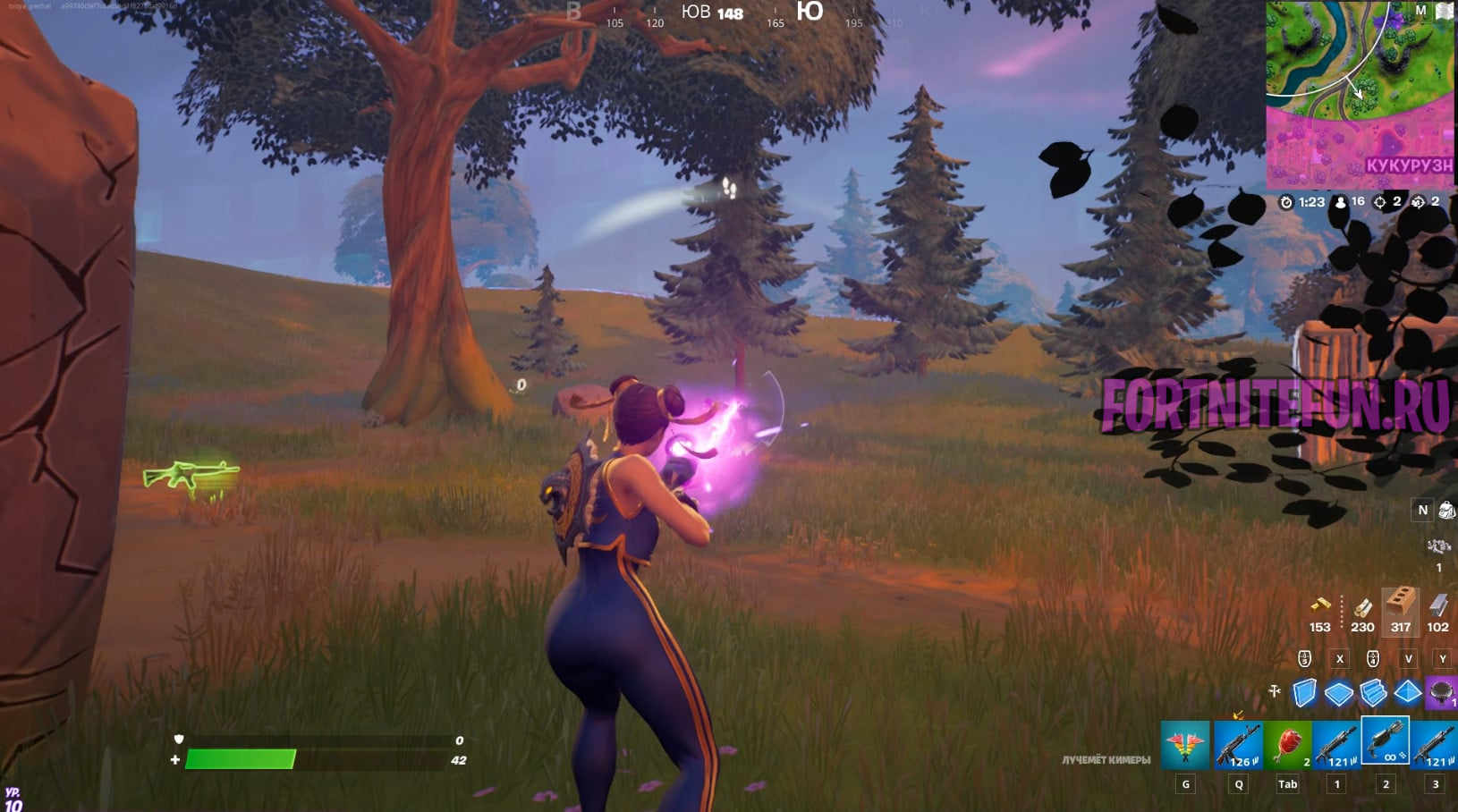This screenshot has height=812, width=1458.
Task: Choose the meat consumable slot
Action: (1287, 745)
